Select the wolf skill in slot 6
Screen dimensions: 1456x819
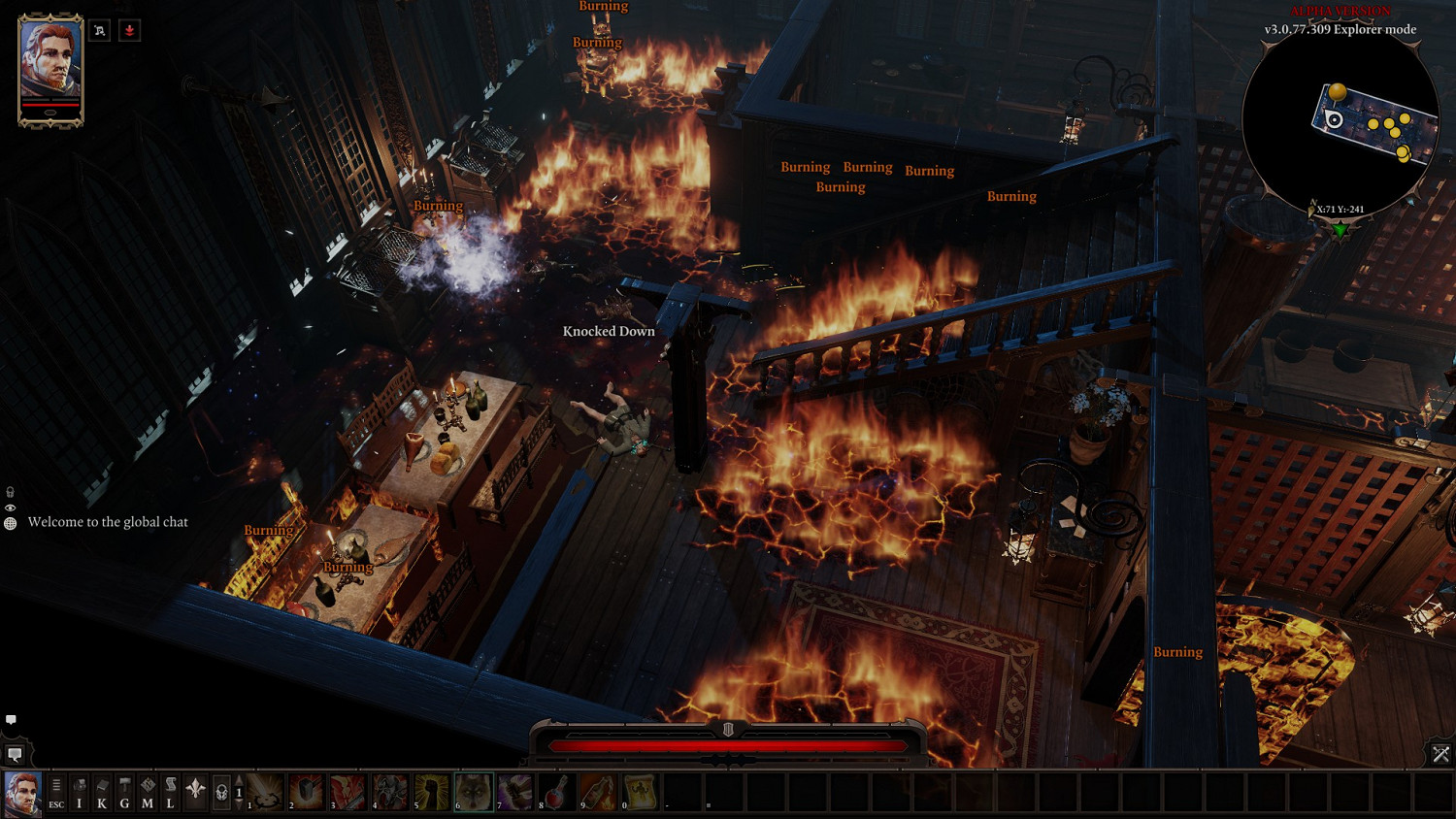coord(474,791)
